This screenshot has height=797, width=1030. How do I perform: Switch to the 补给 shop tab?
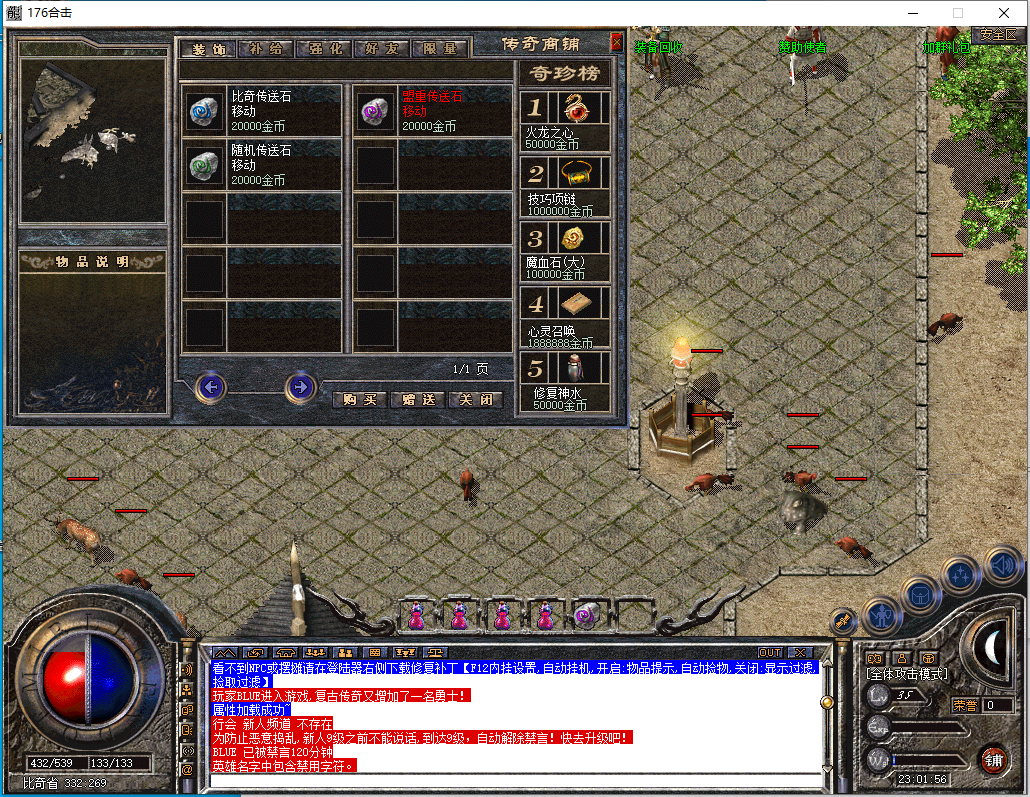[266, 48]
